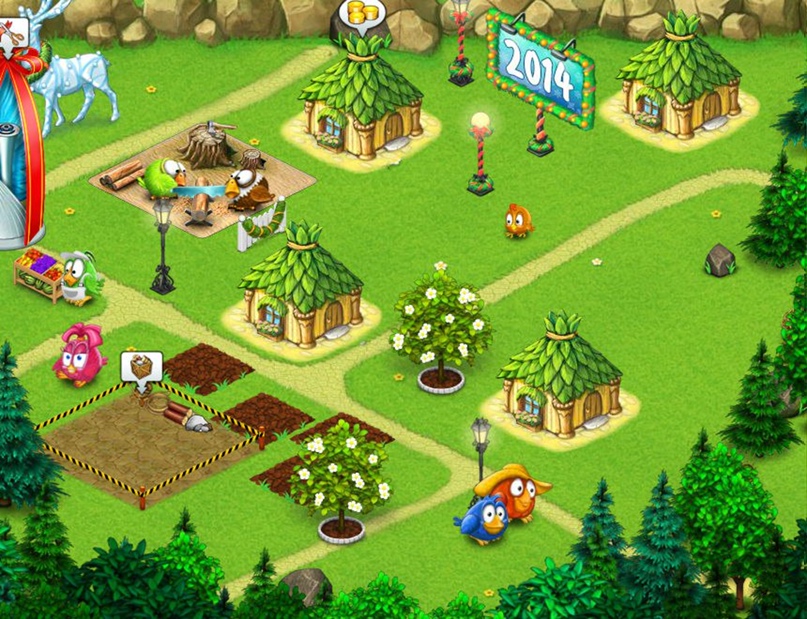Collect the gold coins bubble above the house
The image size is (807, 619).
356,16
